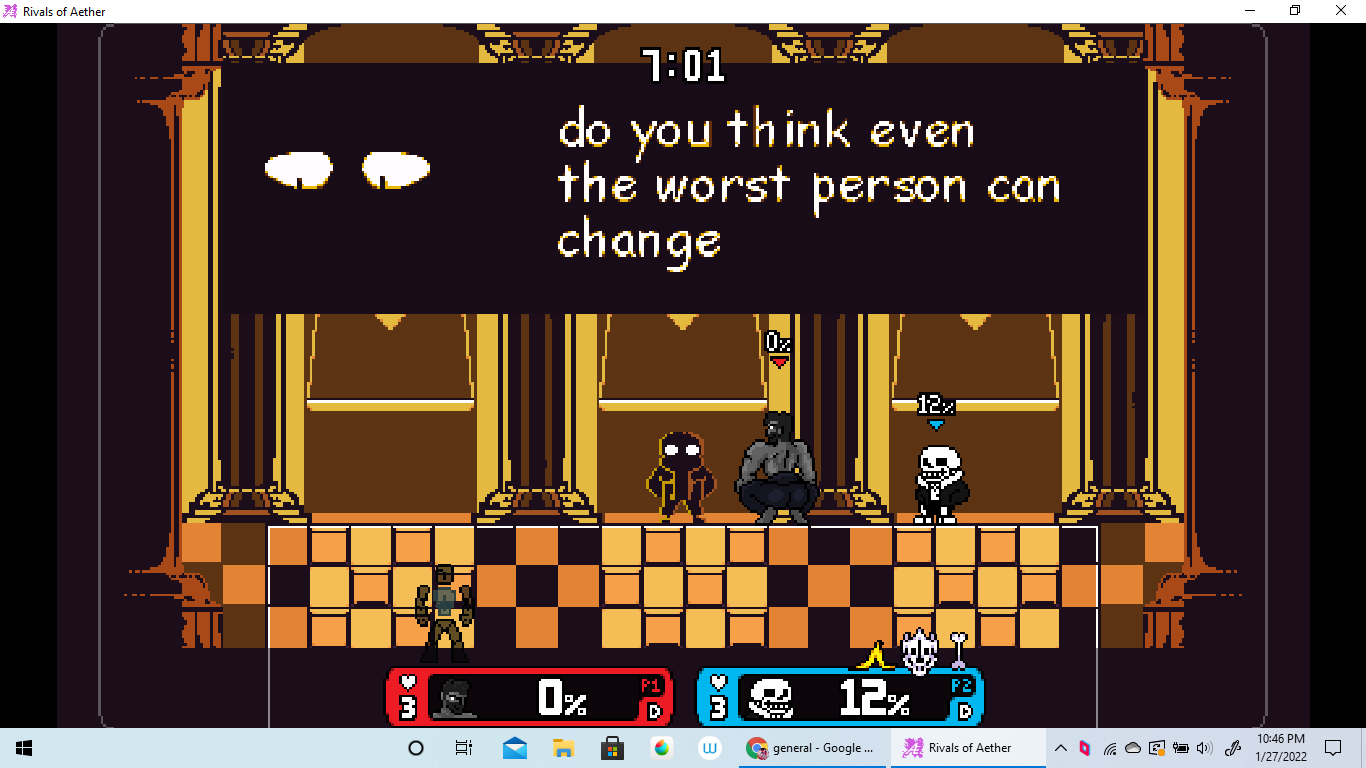Open Task View from the taskbar
Viewport: 1366px width, 768px height.
point(463,747)
